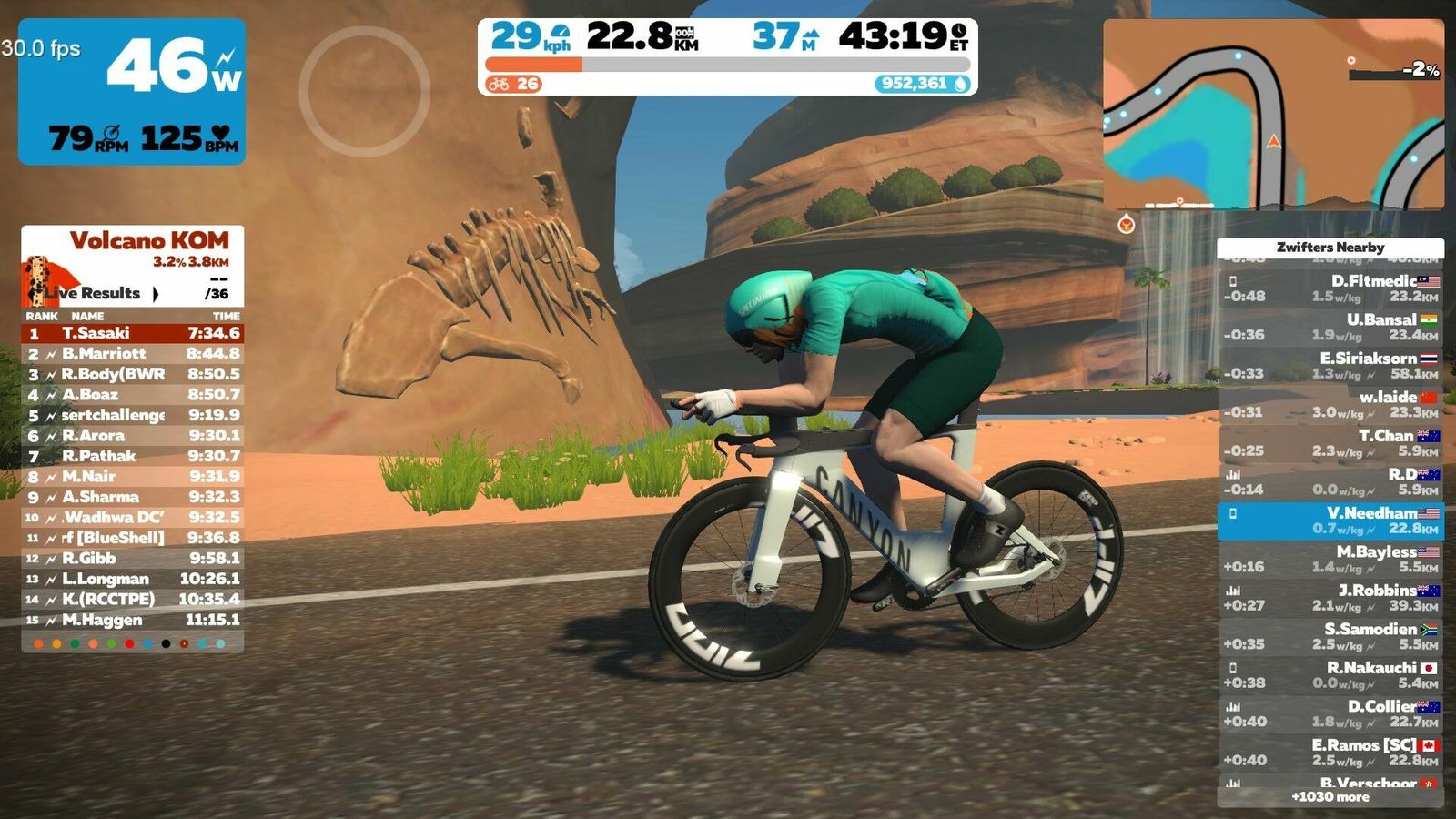Image resolution: width=1456 pixels, height=819 pixels.
Task: Select E.Ramos [SC] rider row
Action: [1330, 753]
